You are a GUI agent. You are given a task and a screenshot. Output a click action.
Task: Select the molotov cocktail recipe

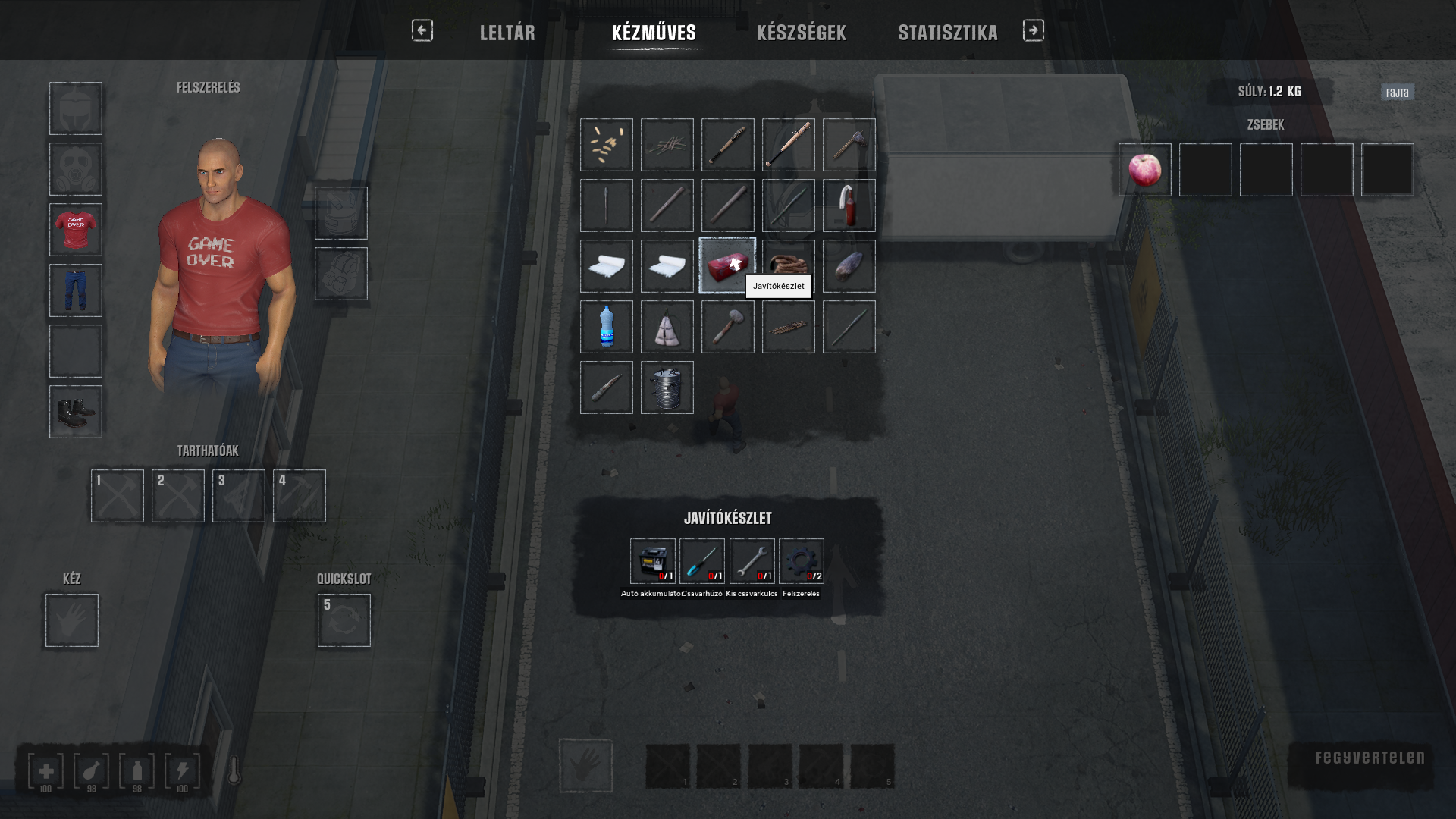click(x=849, y=206)
